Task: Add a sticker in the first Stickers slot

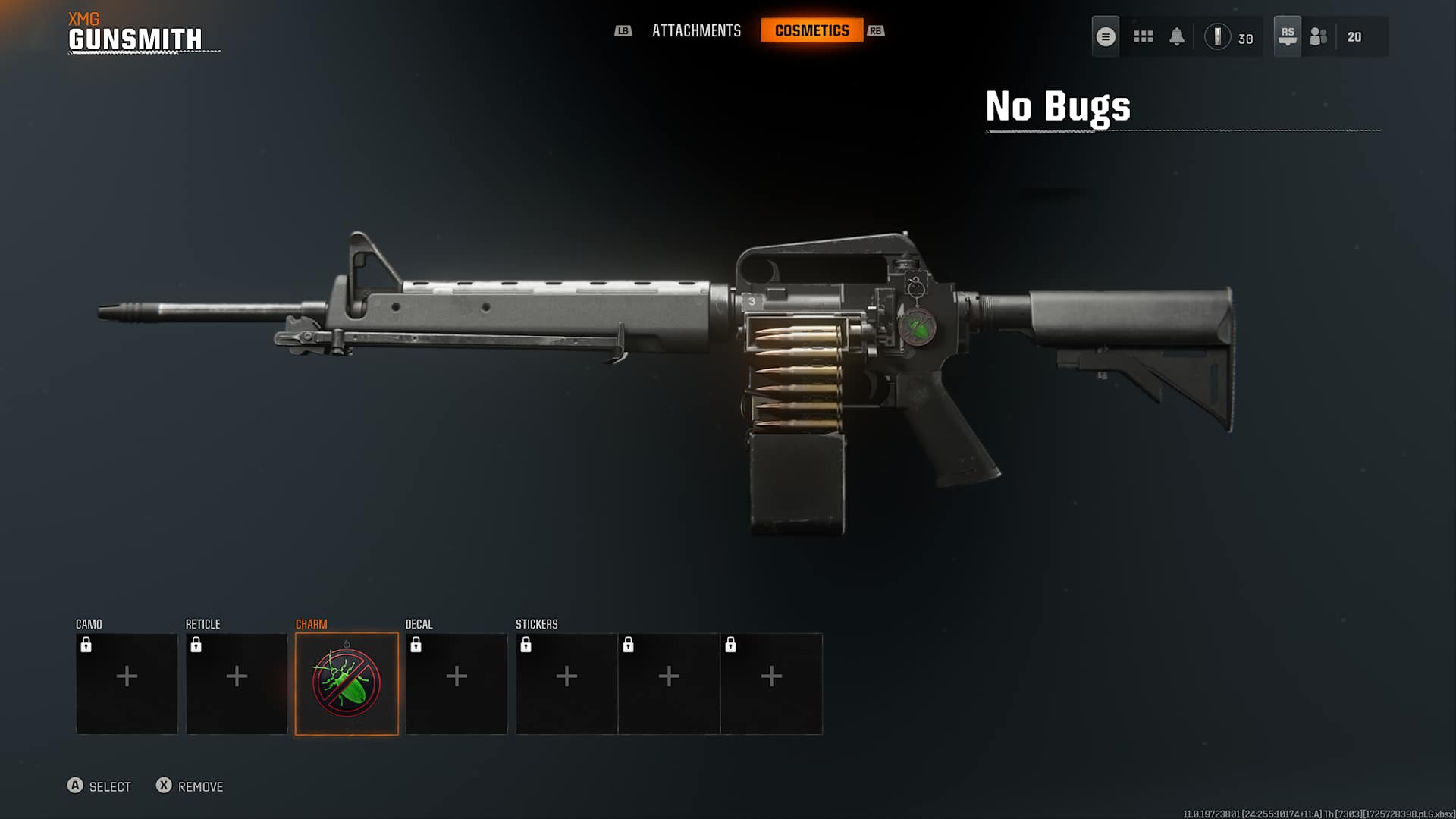Action: (566, 675)
